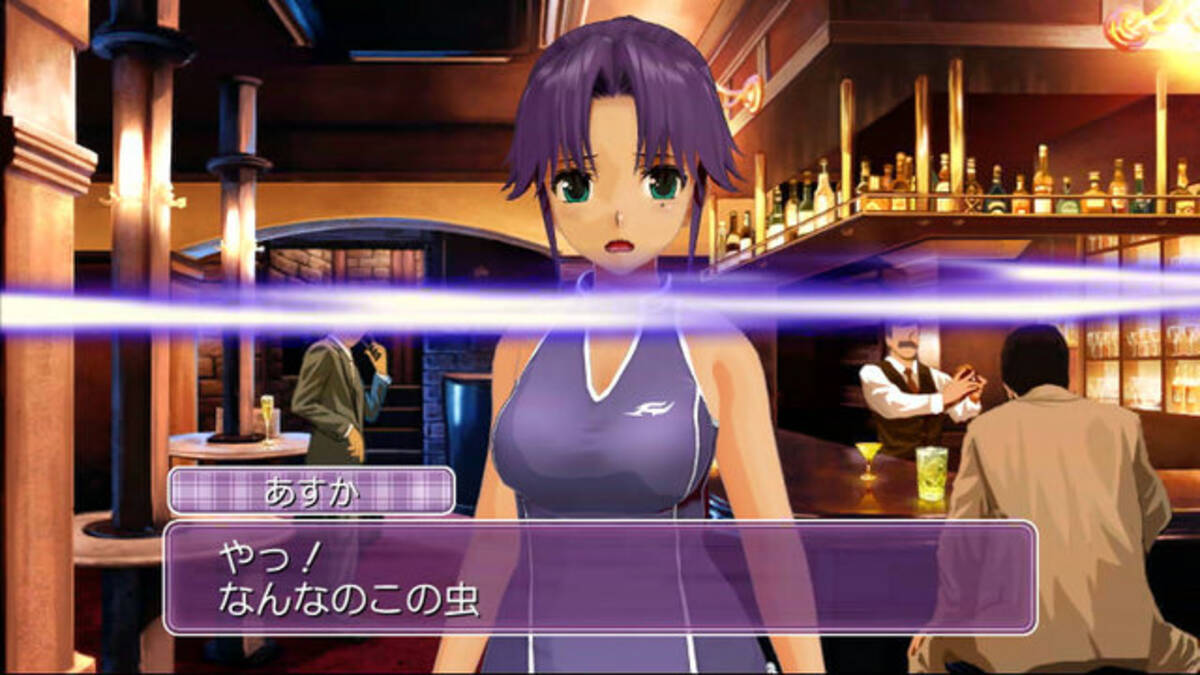Image resolution: width=1200 pixels, height=675 pixels.
Task: Advance the dialogue by clicking the text box
Action: pyautogui.click(x=600, y=577)
